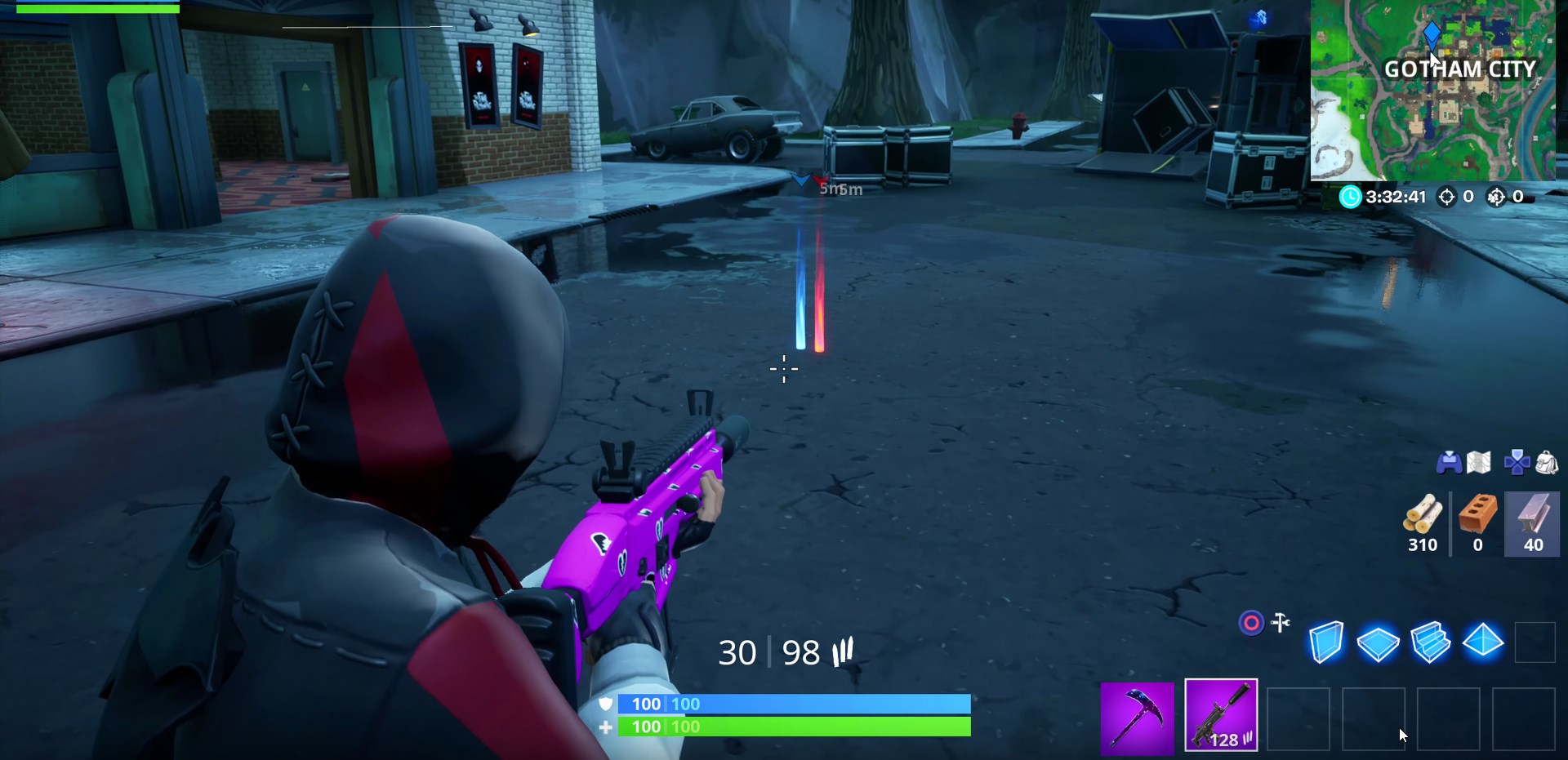This screenshot has height=760, width=1568.
Task: Select the pickaxe hotbar slot
Action: coord(1137,716)
